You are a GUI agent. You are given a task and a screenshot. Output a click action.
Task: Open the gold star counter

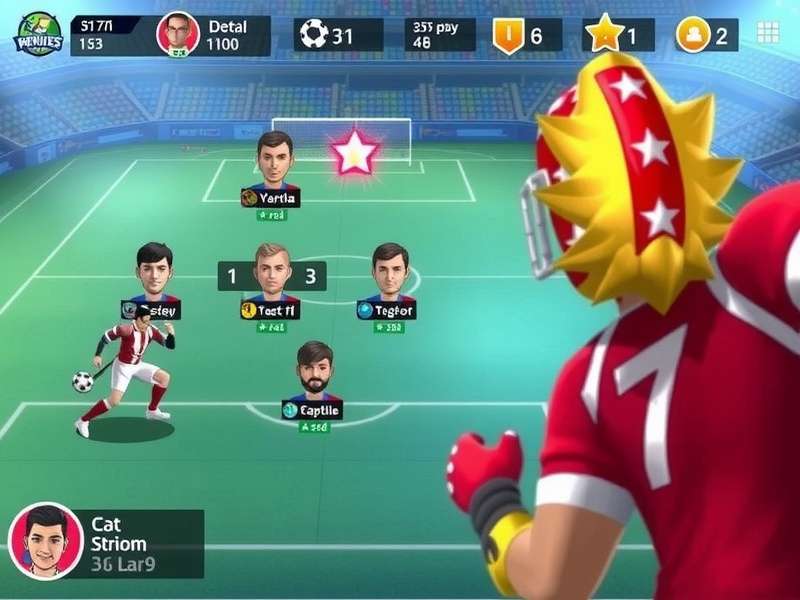(617, 35)
